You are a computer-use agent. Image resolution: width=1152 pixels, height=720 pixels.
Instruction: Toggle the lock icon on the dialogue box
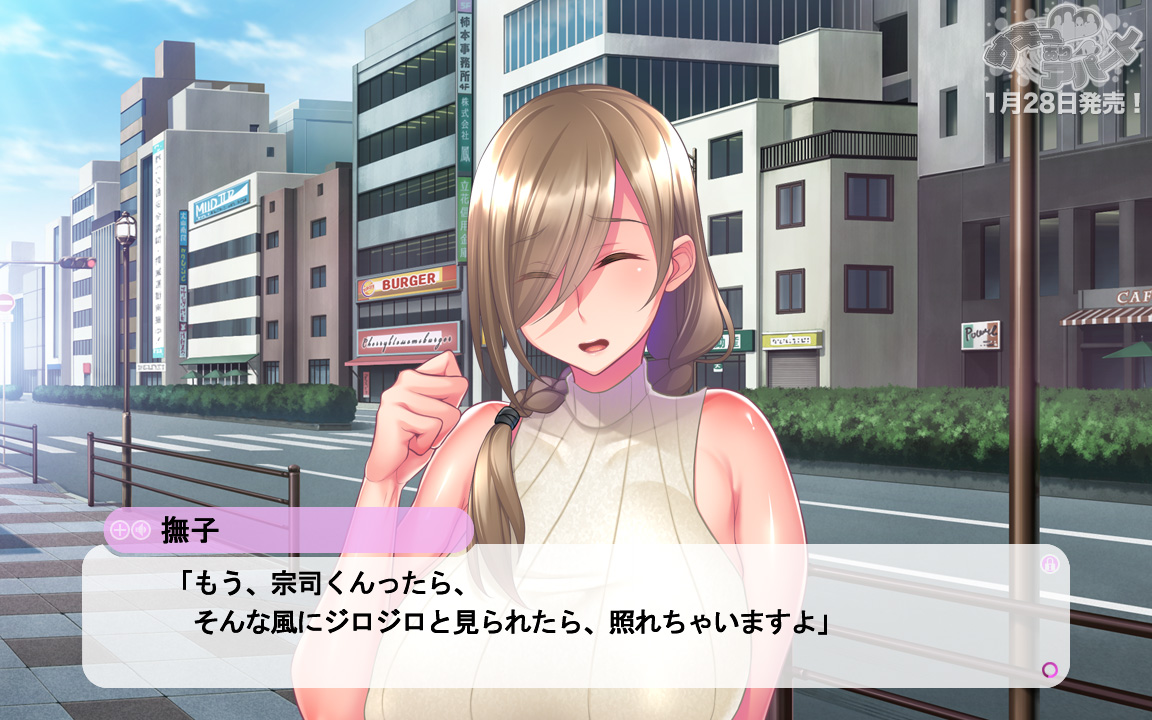click(1049, 564)
